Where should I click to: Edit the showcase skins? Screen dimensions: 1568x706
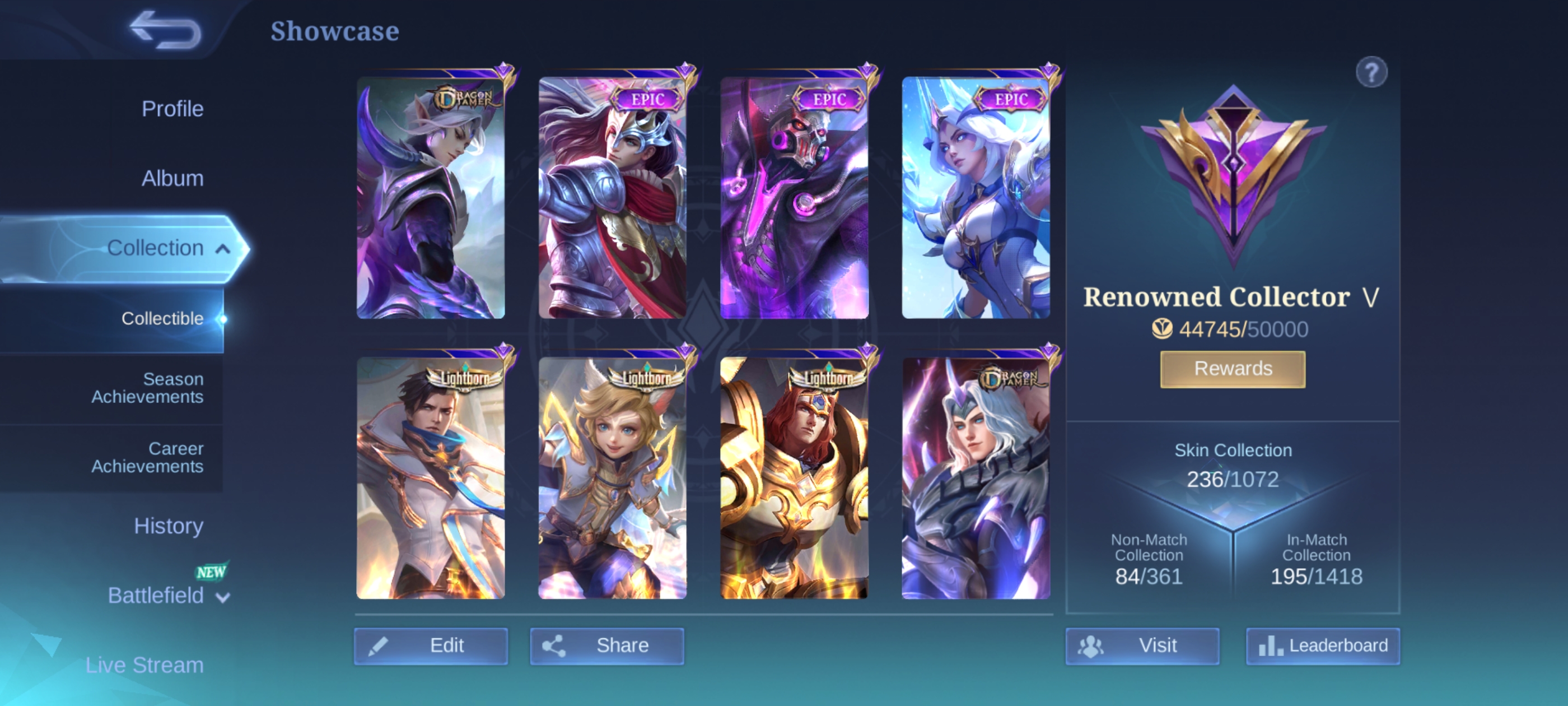tap(431, 645)
